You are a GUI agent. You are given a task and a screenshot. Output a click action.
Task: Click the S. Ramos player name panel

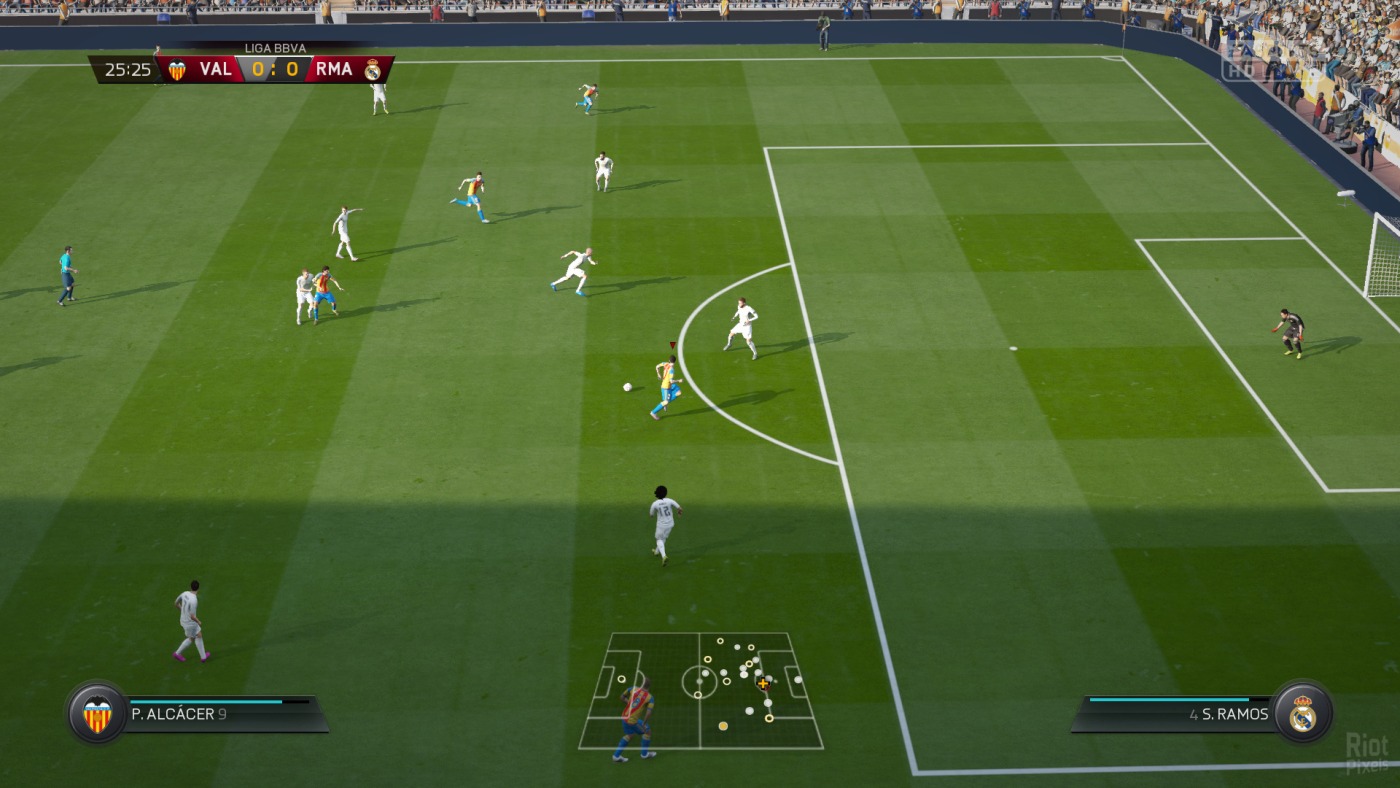(1175, 714)
